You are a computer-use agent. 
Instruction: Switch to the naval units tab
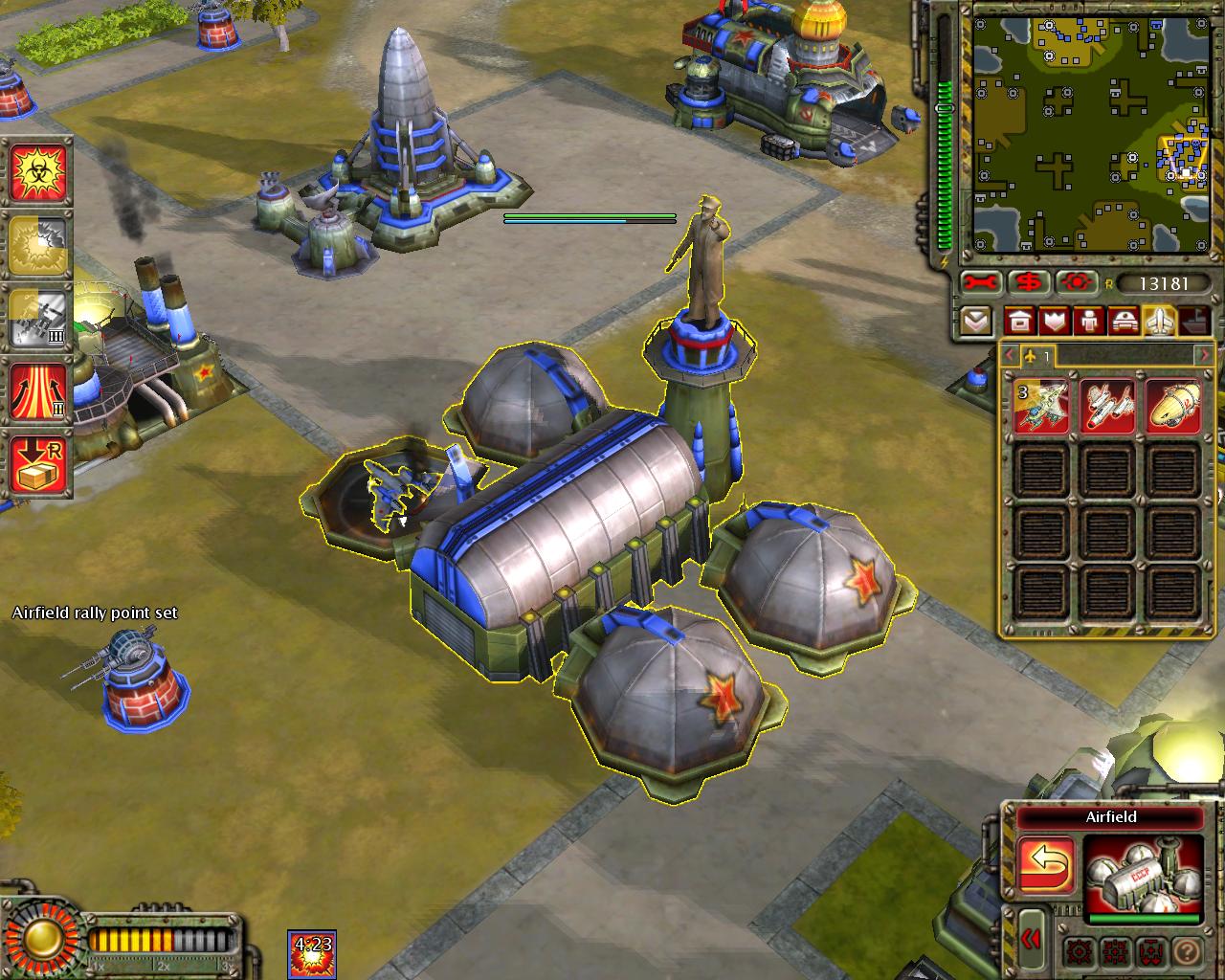click(x=1192, y=321)
